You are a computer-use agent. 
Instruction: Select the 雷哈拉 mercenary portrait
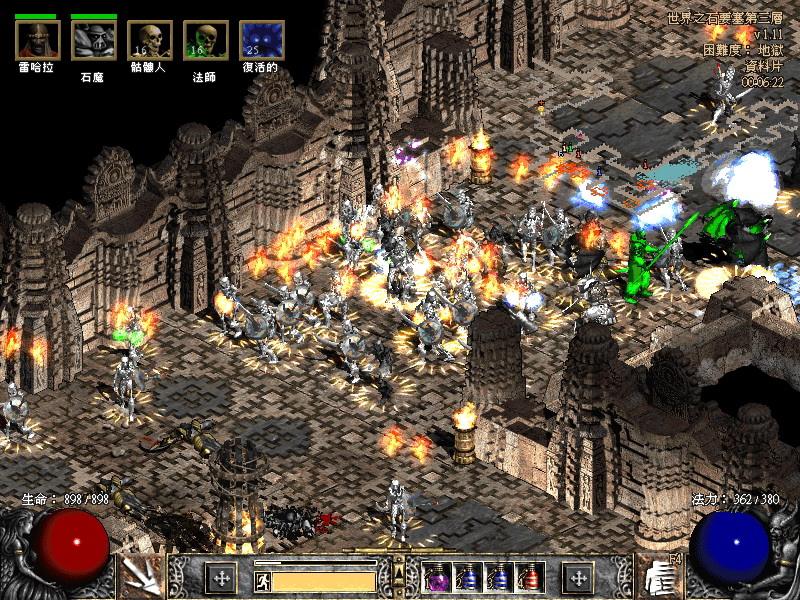(x=38, y=40)
